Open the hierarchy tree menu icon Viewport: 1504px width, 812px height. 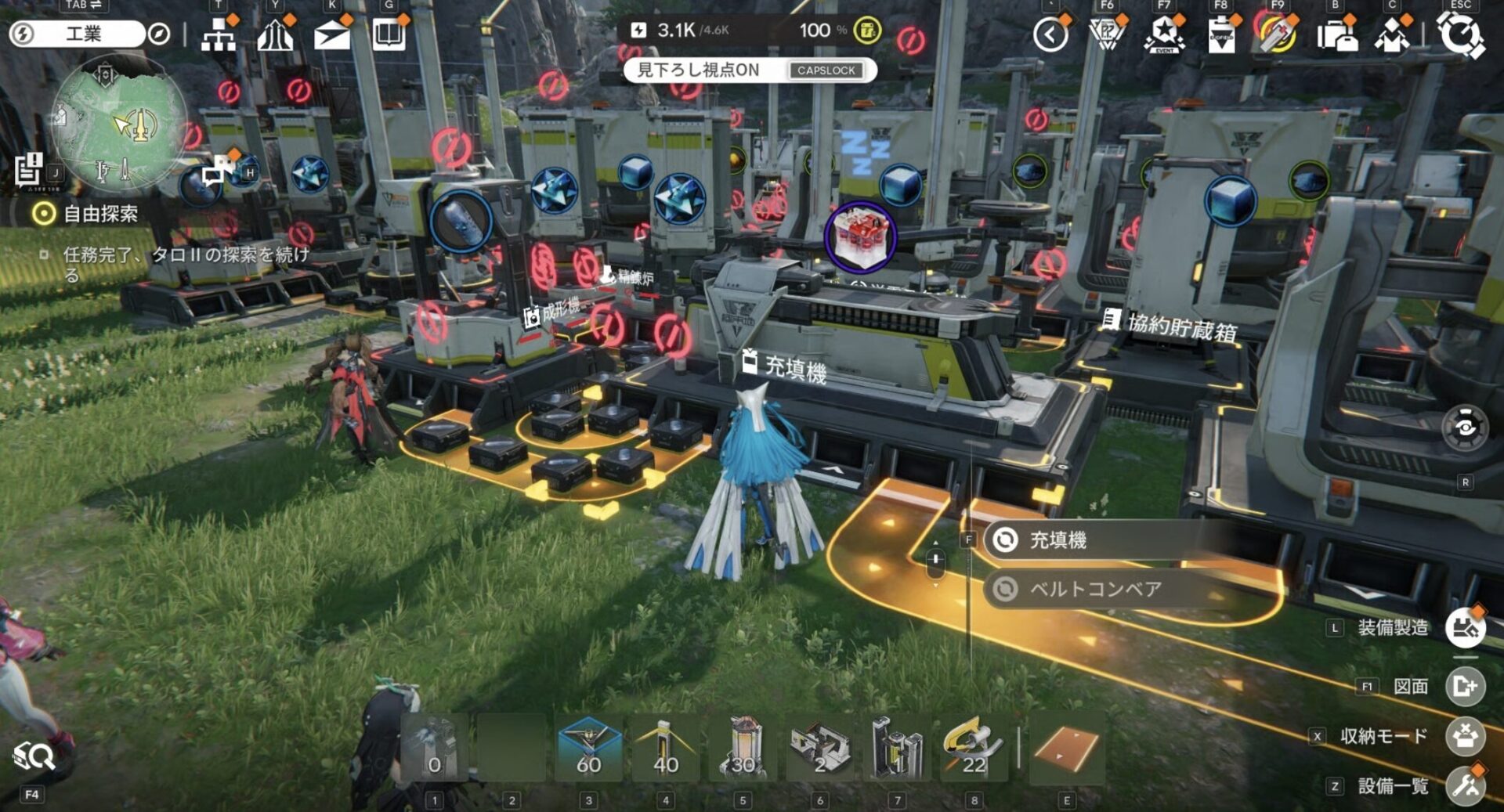click(218, 35)
